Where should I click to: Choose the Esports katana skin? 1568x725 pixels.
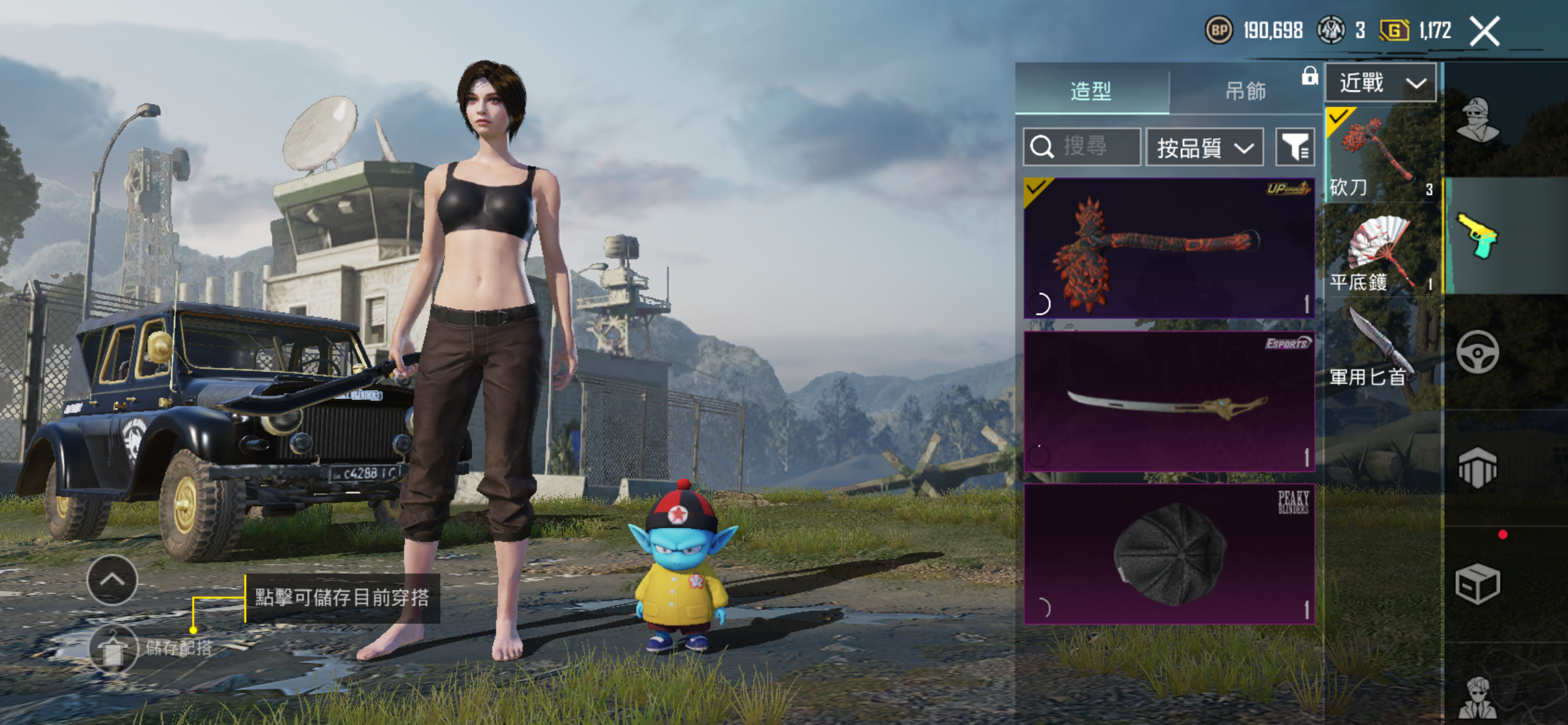(x=1169, y=401)
